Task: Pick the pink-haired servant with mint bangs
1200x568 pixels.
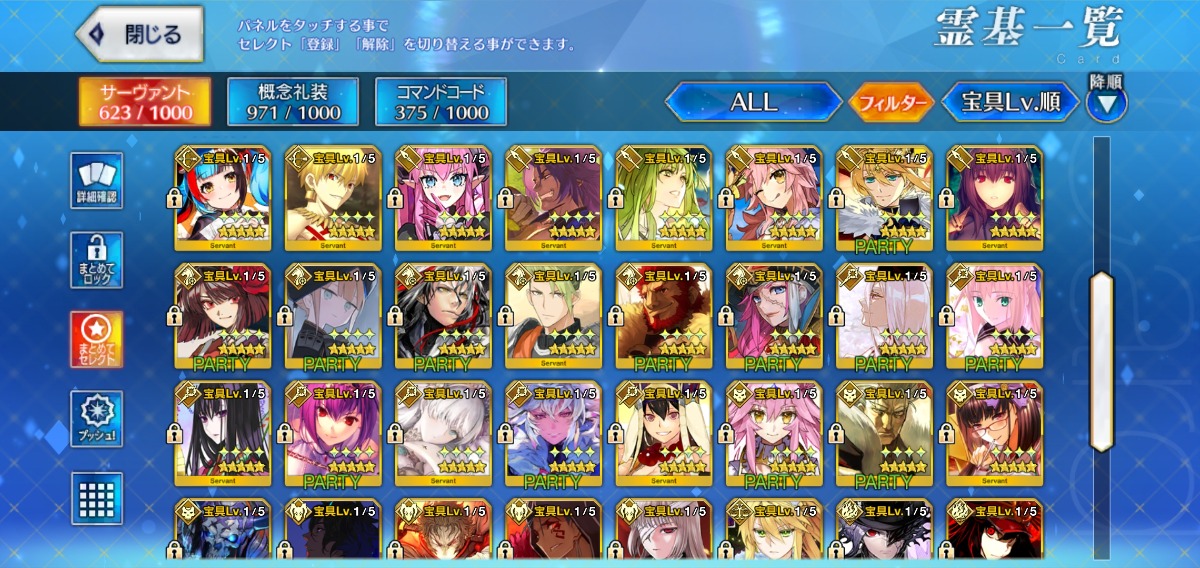Action: click(x=994, y=315)
